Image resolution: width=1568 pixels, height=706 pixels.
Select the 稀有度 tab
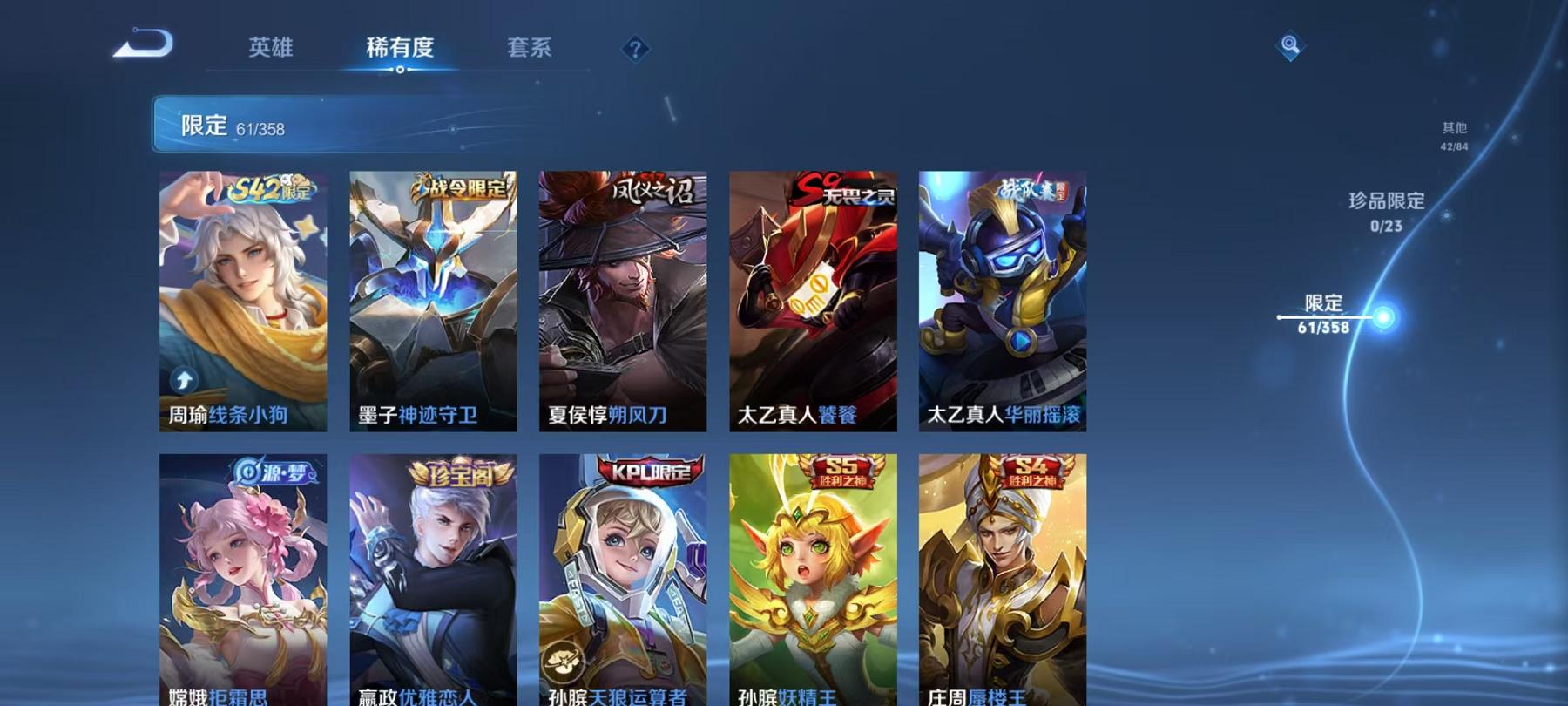[x=401, y=50]
